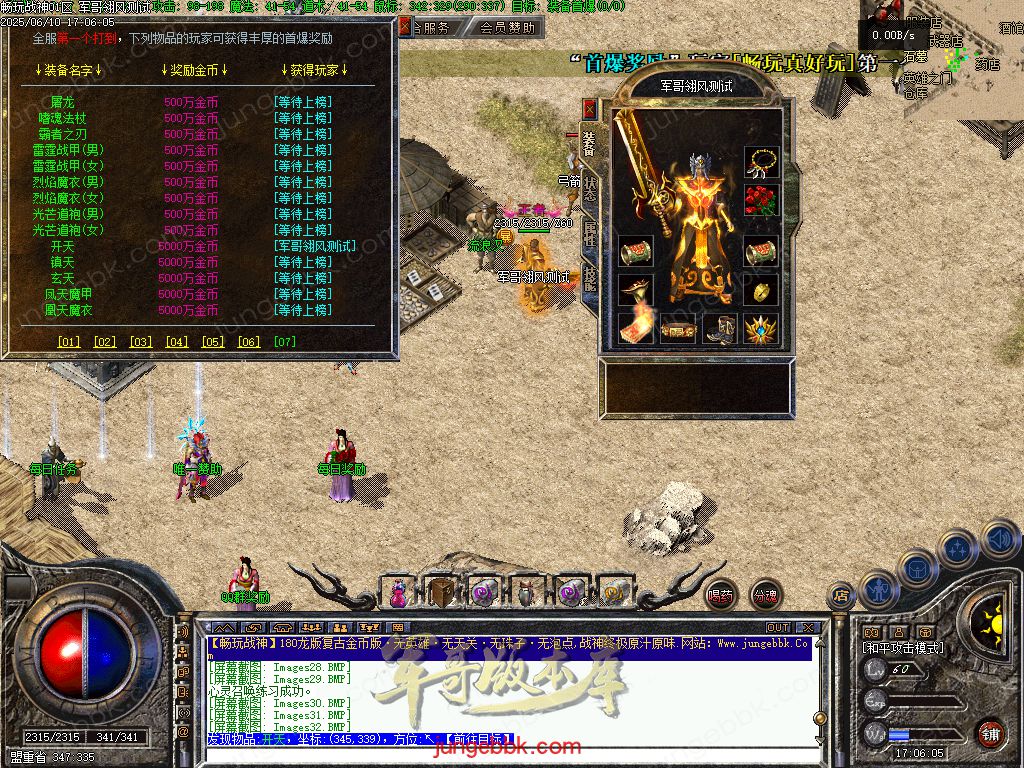Switch to page [06] of the rewards

(x=249, y=342)
